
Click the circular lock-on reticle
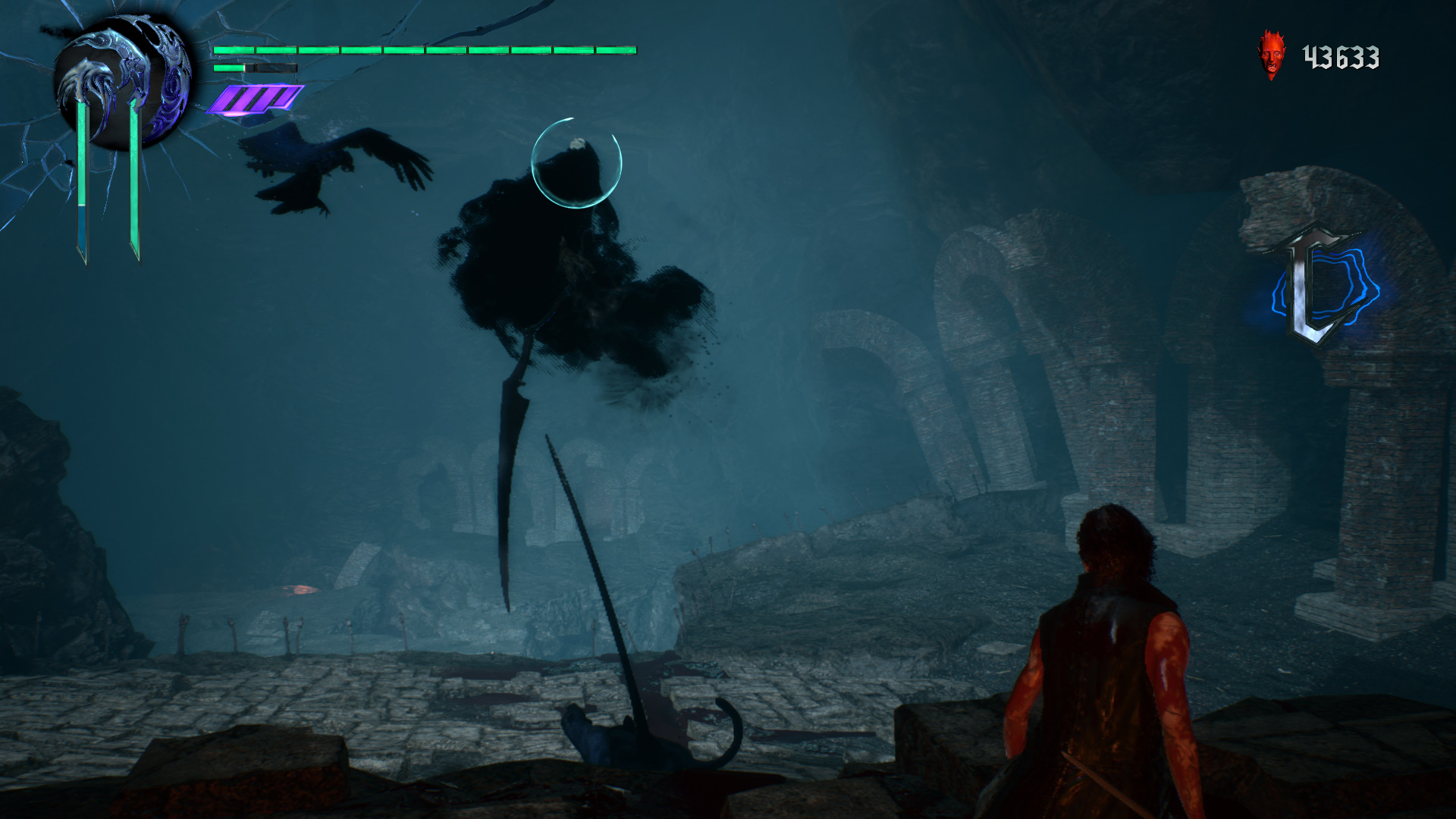point(576,162)
